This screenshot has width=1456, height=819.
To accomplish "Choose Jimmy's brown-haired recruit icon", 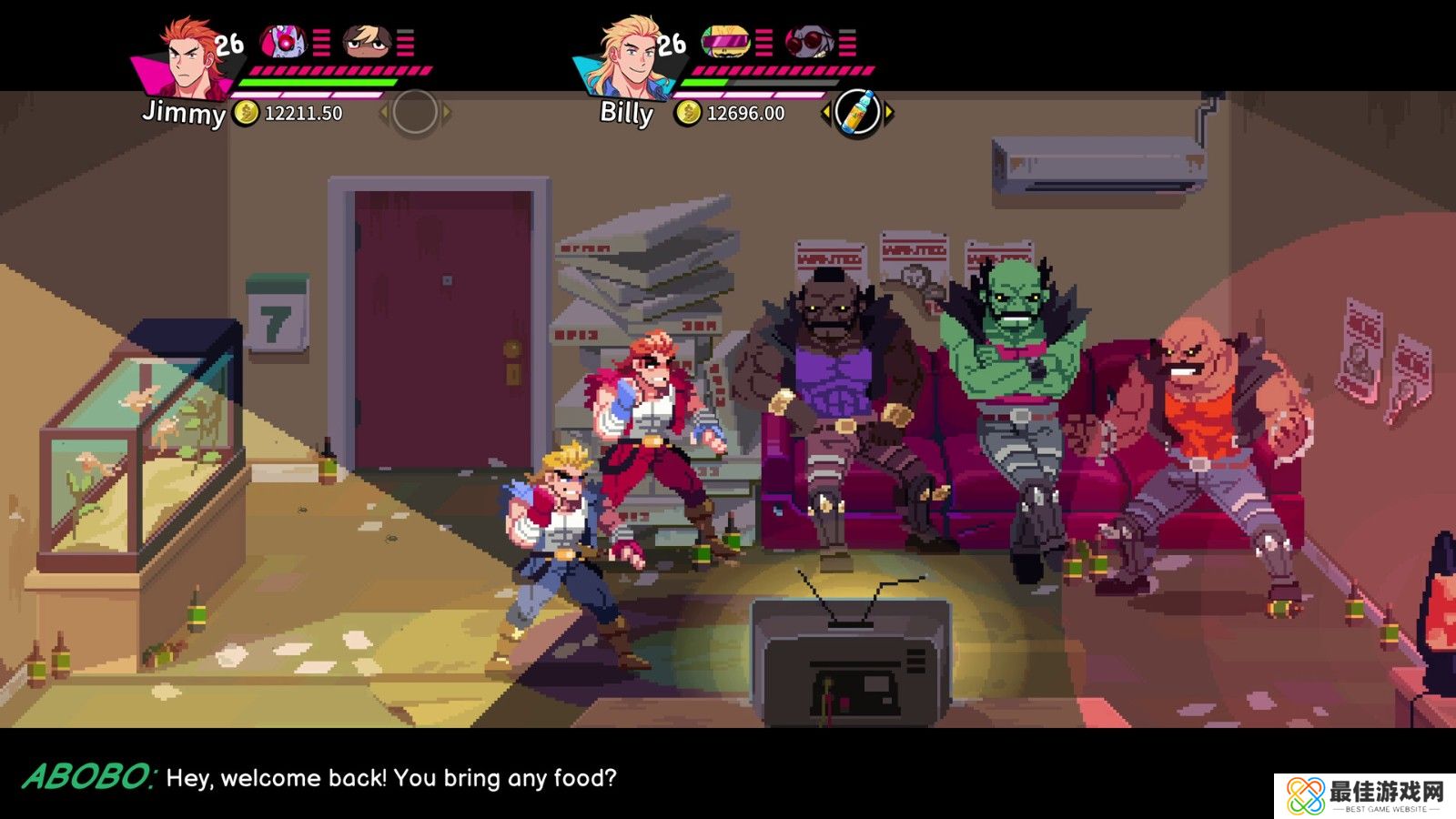I will 367,42.
